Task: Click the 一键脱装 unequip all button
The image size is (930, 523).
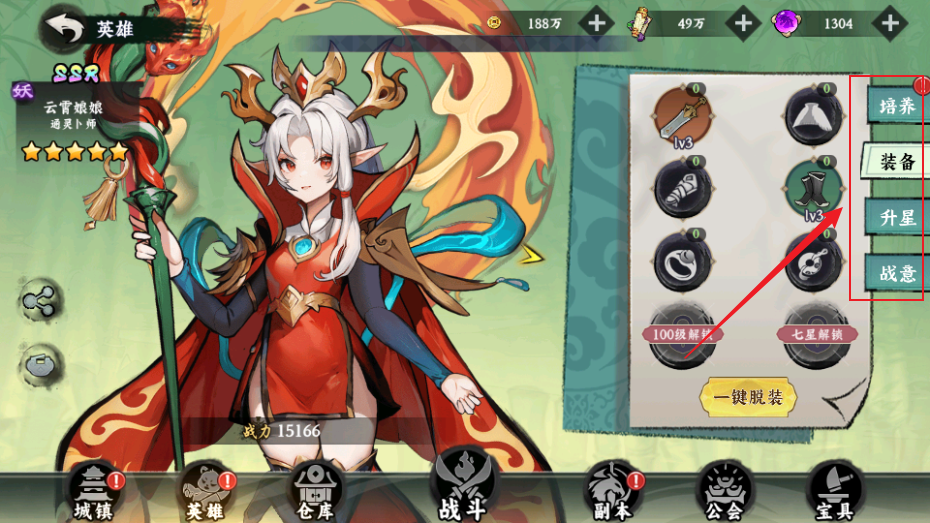Action: tap(748, 397)
